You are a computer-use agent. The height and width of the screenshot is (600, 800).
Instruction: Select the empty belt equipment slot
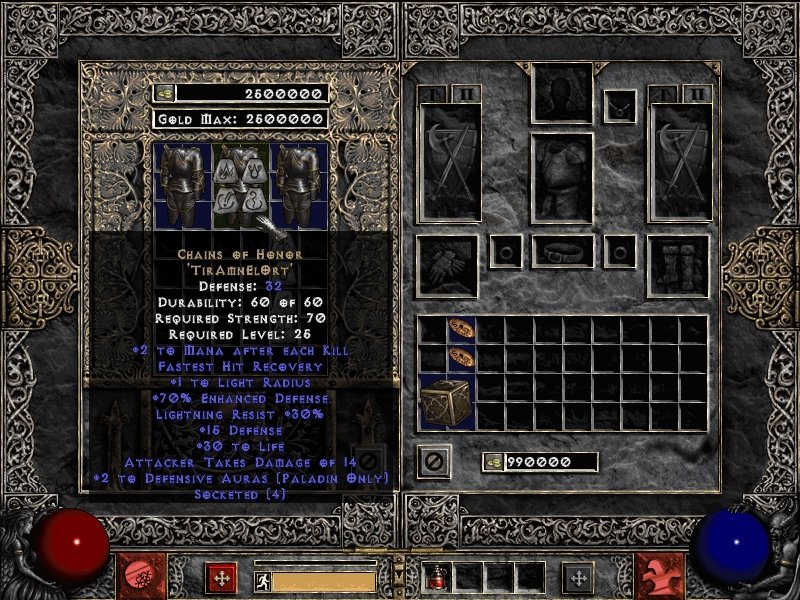pyautogui.click(x=562, y=251)
